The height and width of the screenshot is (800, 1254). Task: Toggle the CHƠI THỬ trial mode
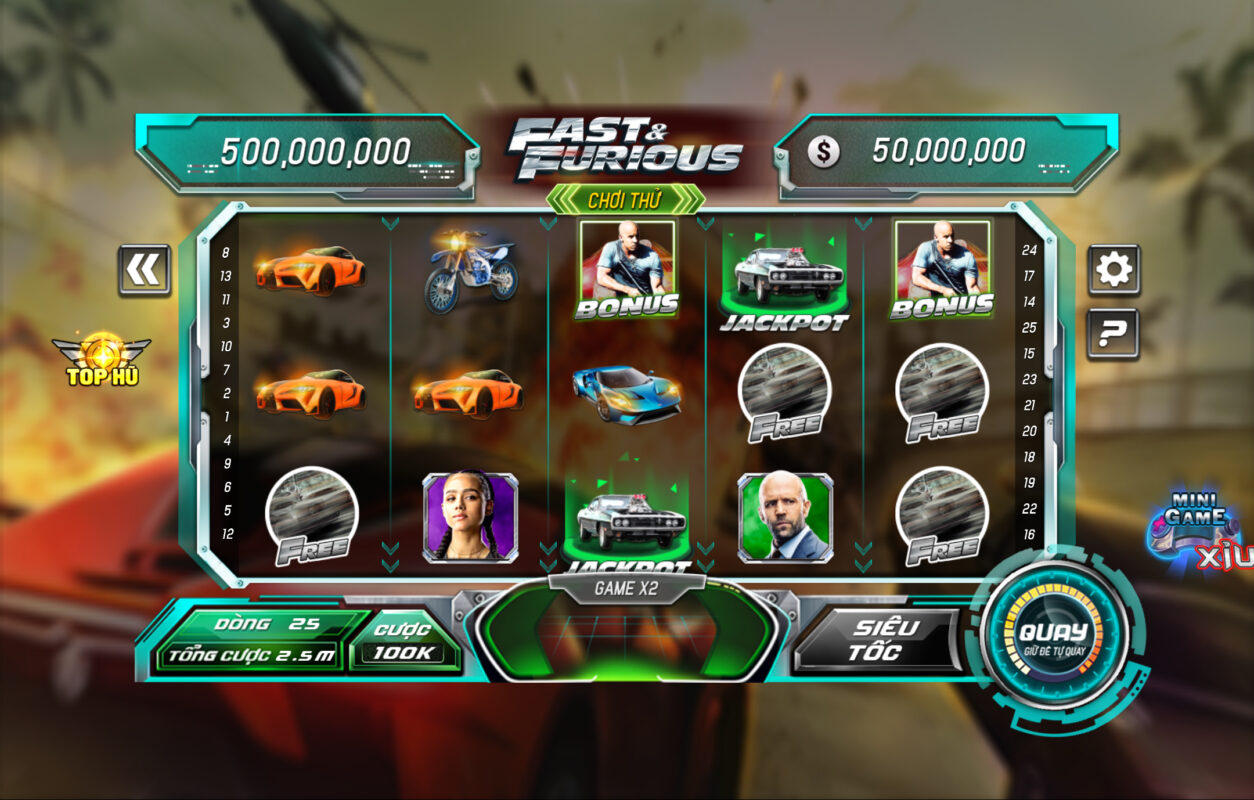coord(625,200)
